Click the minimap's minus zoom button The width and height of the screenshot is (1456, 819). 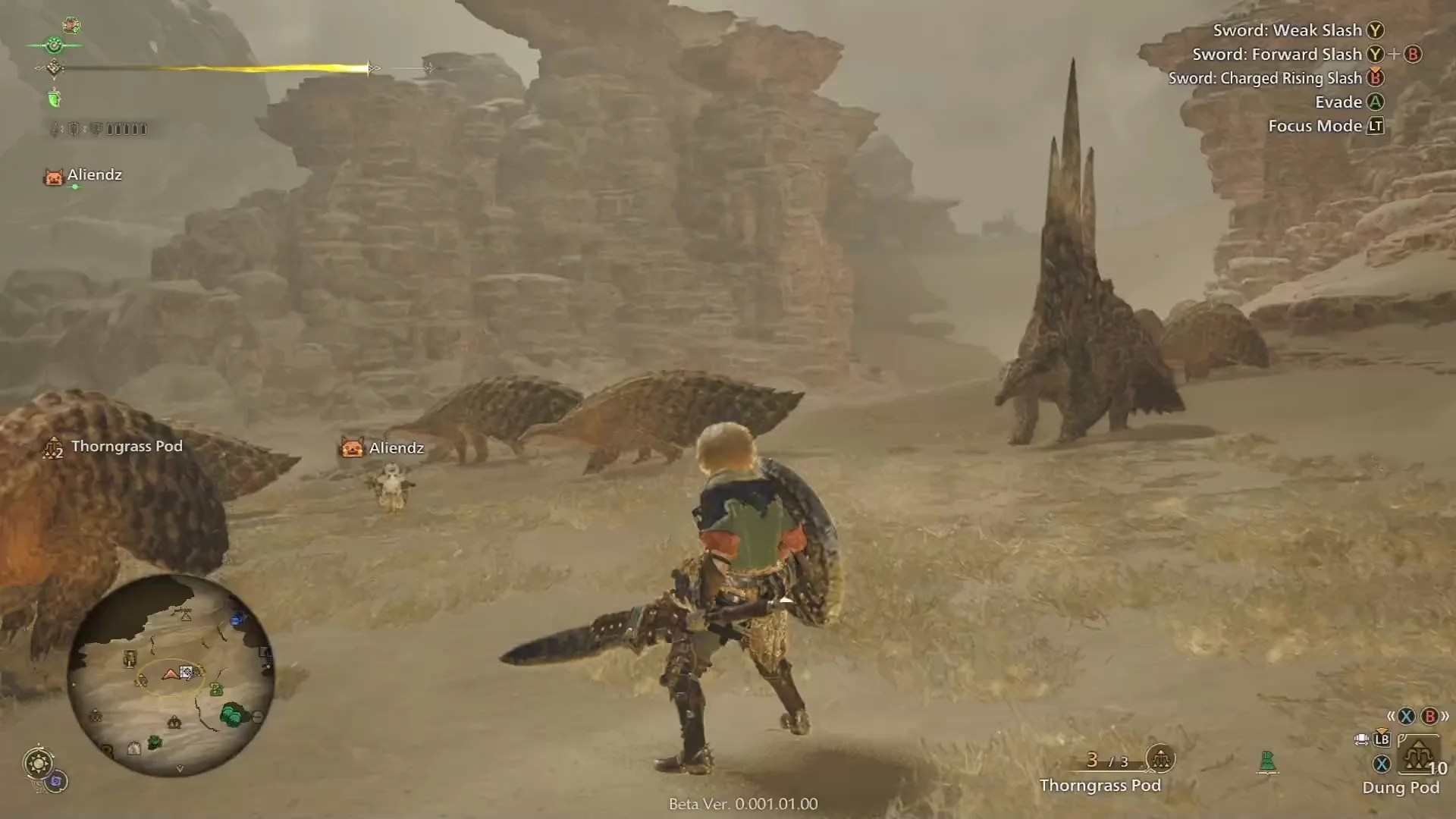[258, 717]
